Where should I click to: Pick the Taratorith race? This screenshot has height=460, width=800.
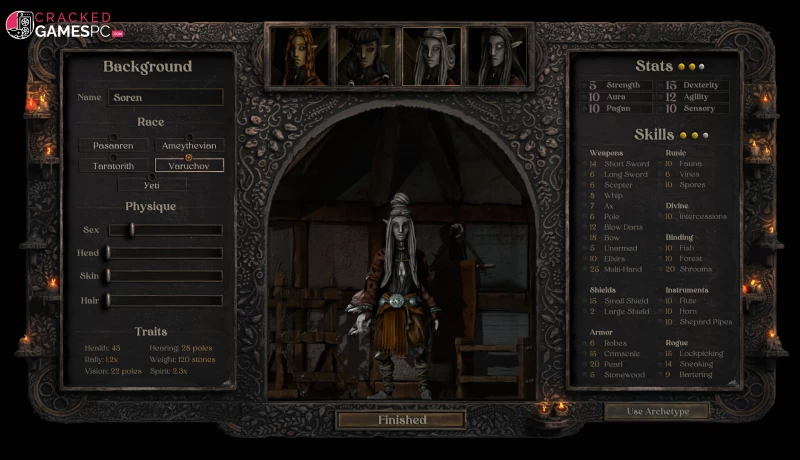[113, 165]
